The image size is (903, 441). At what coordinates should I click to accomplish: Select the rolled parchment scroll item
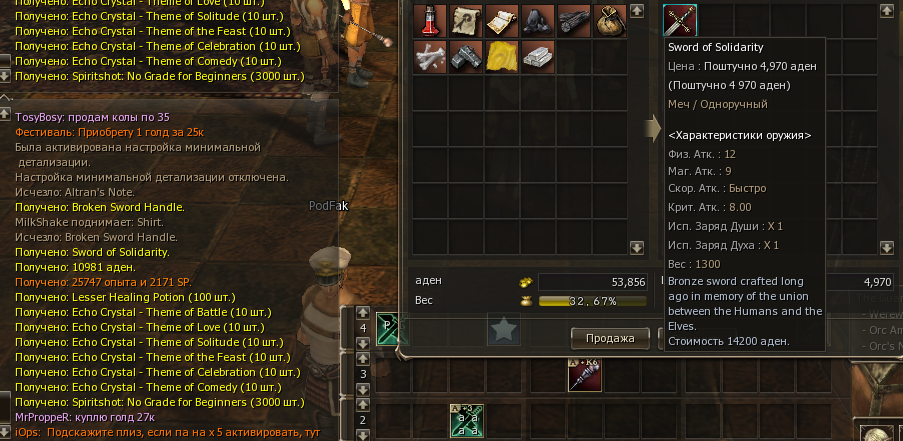coord(502,21)
